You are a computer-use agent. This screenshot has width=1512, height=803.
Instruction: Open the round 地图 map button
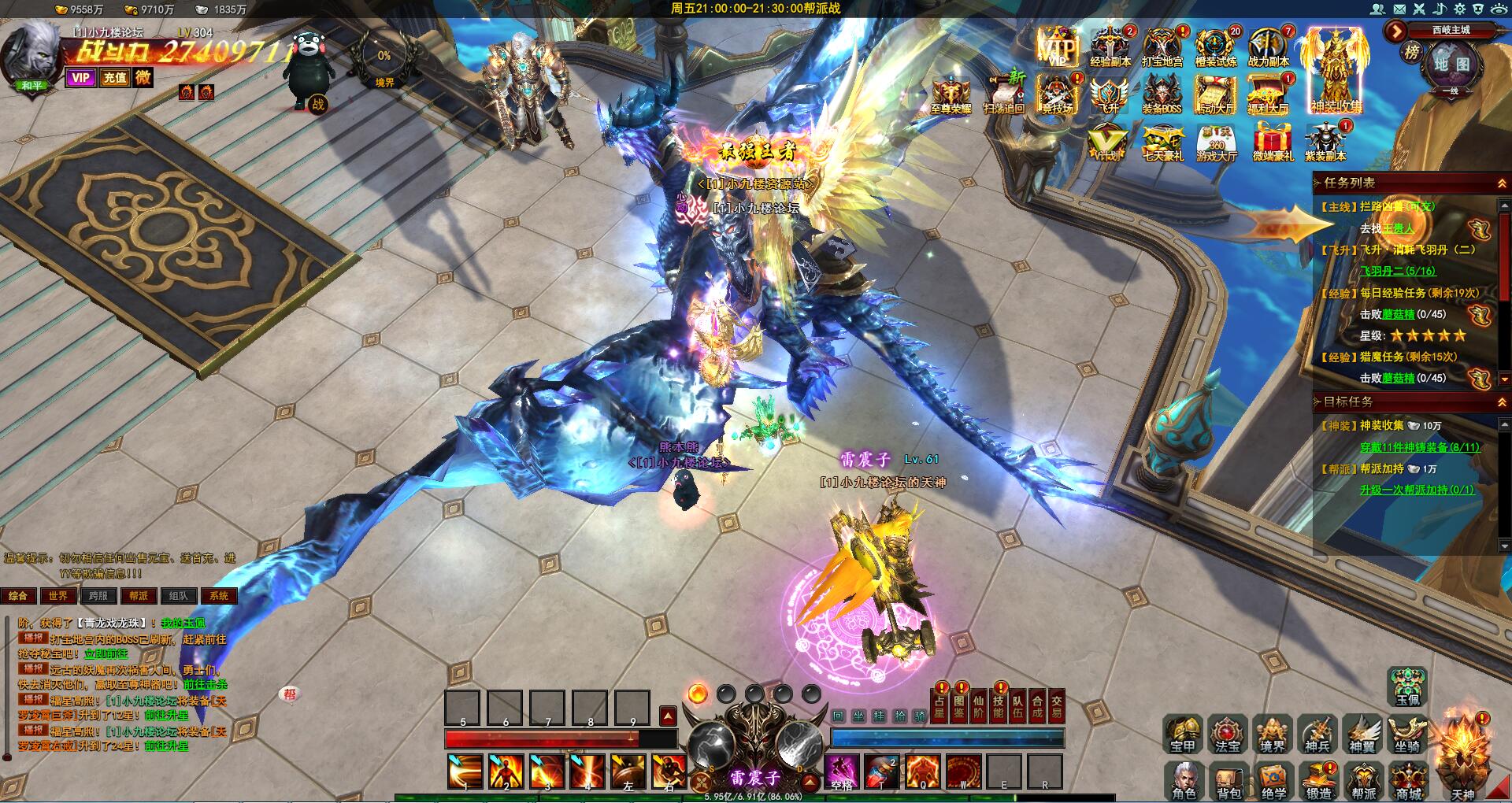click(1451, 65)
